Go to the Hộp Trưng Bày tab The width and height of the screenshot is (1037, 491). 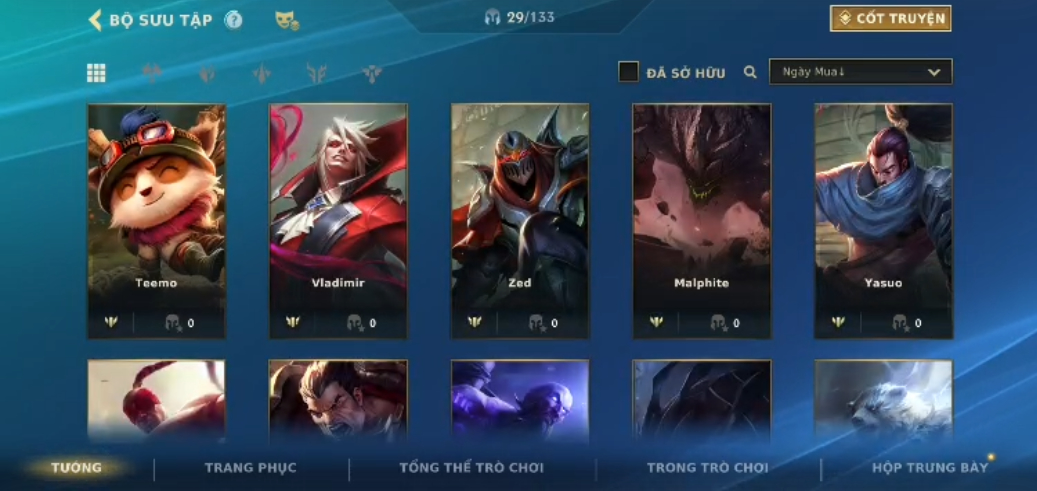click(930, 468)
